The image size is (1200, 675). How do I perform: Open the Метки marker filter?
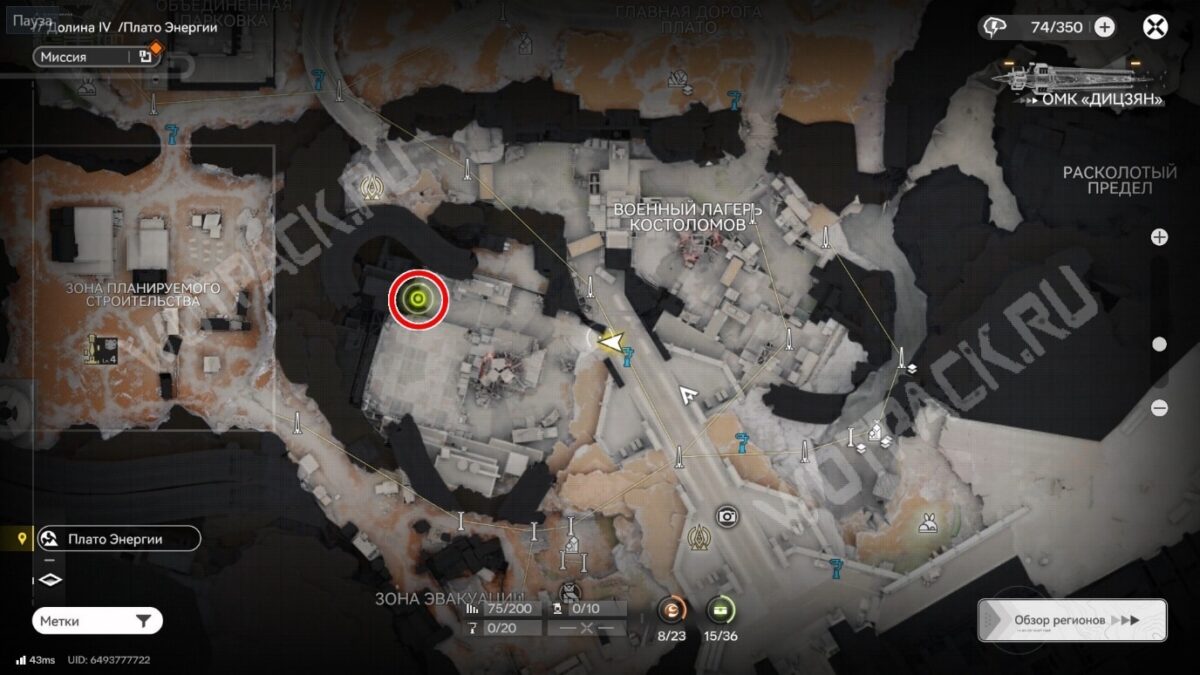point(97,621)
